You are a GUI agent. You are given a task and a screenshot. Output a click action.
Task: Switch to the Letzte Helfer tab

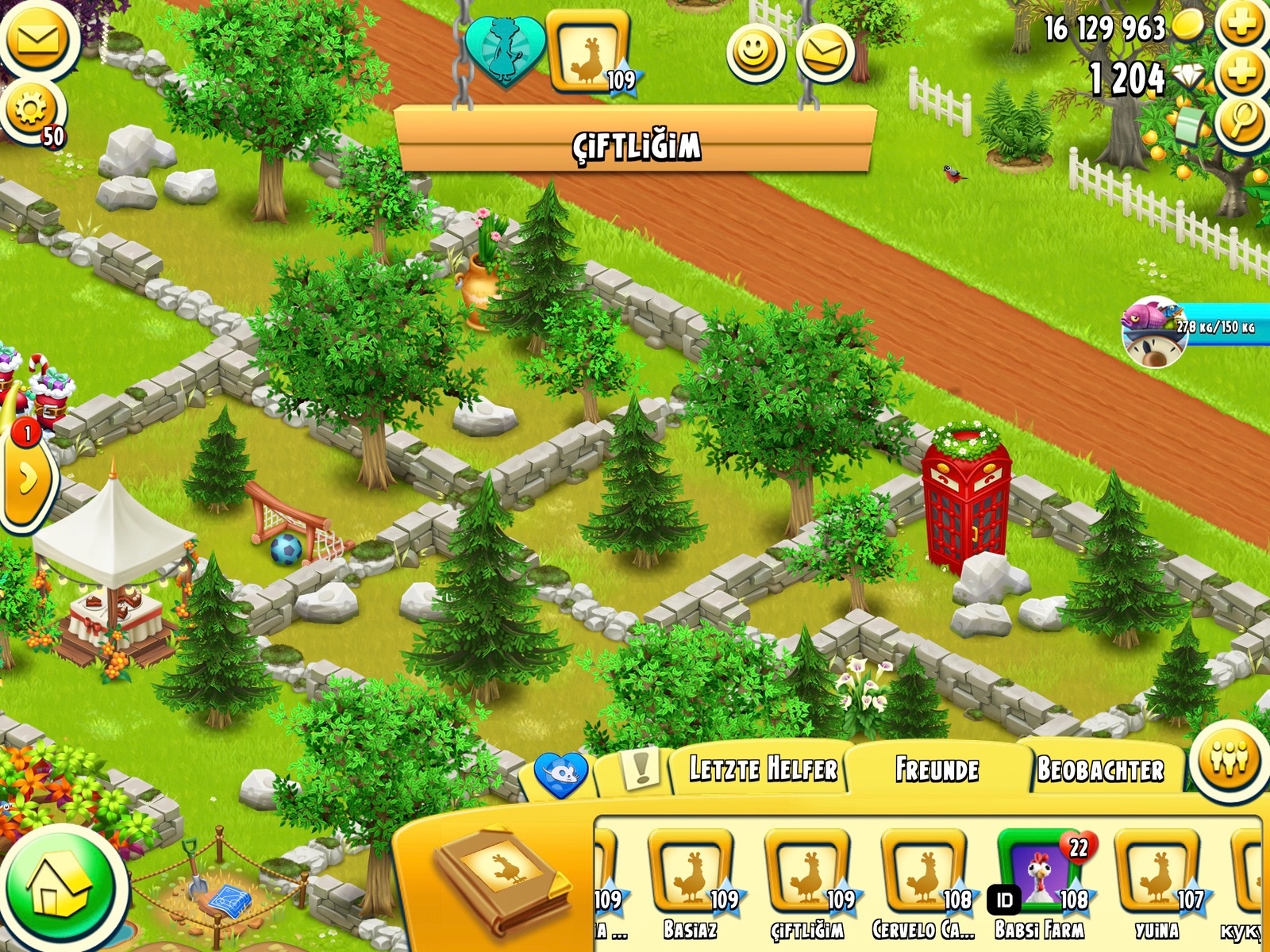click(762, 770)
